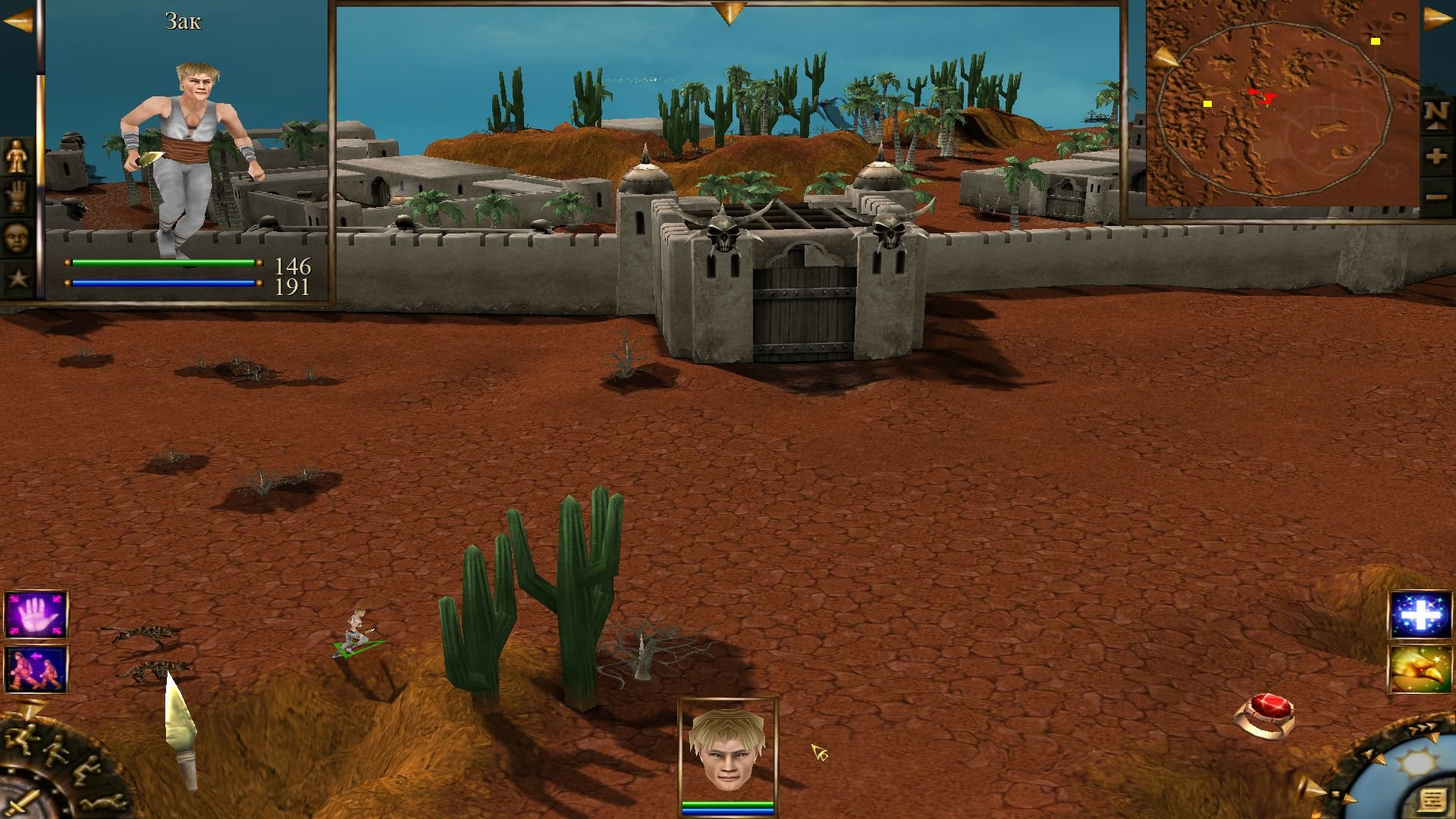Open the face icon tab
Image resolution: width=1456 pixels, height=819 pixels.
[x=17, y=238]
